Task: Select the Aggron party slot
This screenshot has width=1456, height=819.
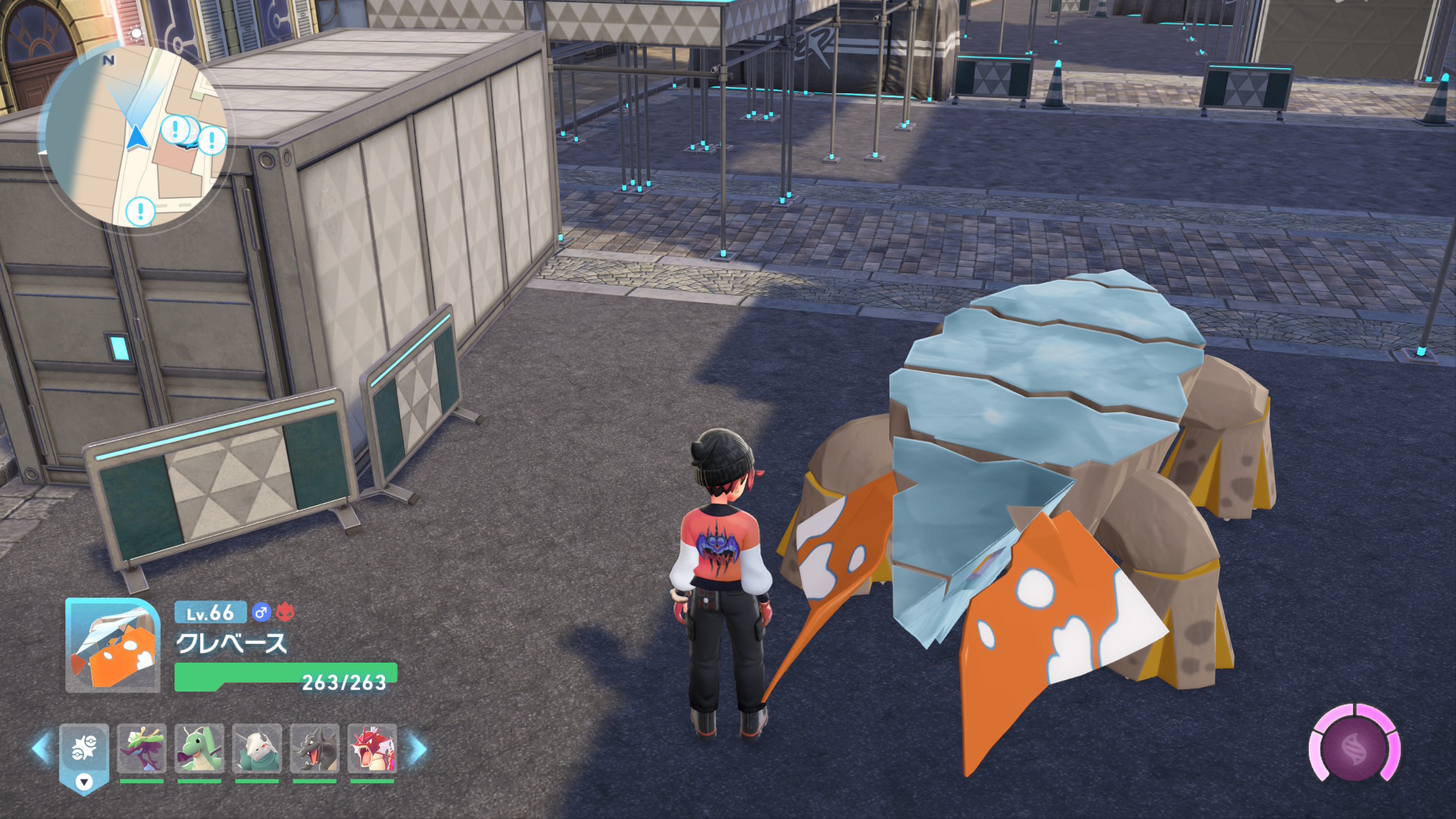Action: (x=257, y=749)
